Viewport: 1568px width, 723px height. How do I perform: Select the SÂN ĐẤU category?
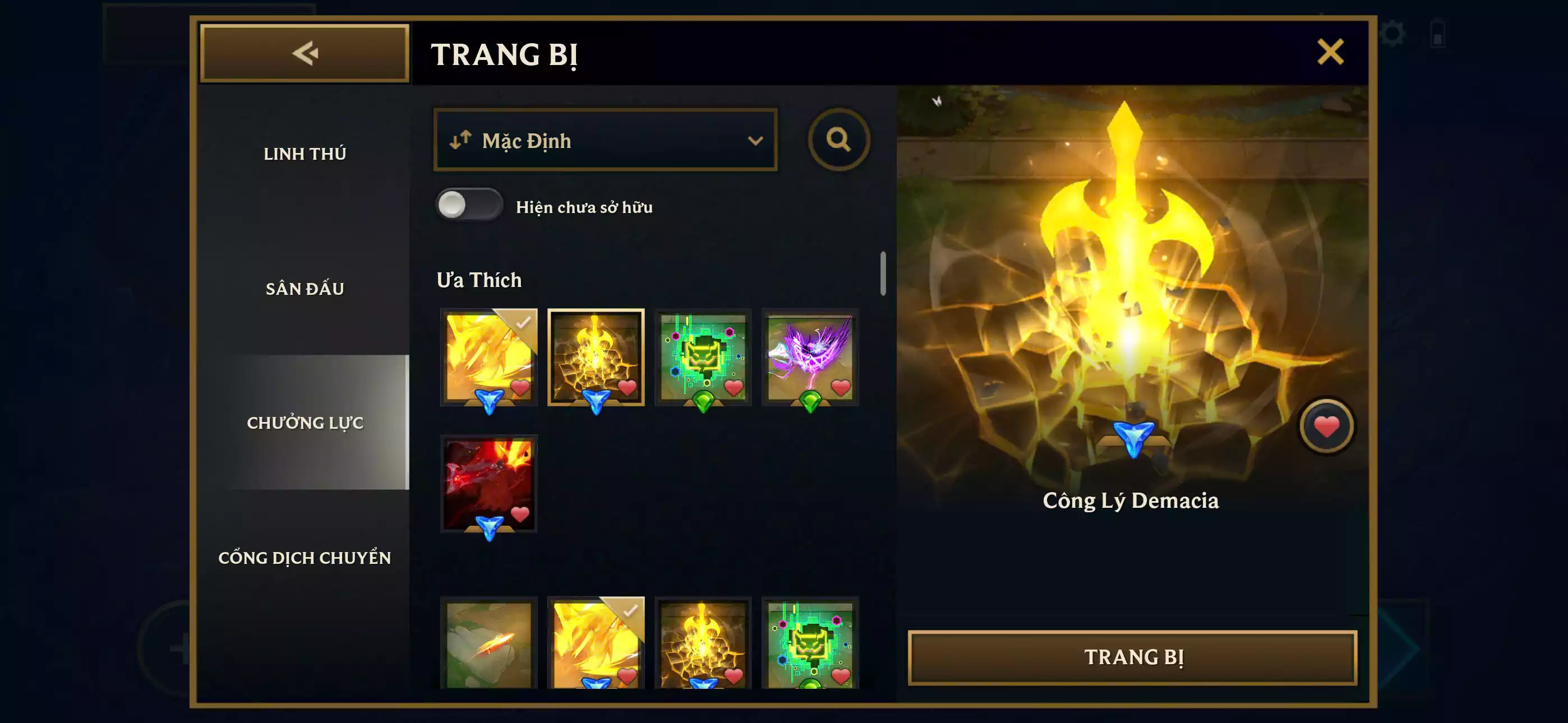[x=306, y=289]
